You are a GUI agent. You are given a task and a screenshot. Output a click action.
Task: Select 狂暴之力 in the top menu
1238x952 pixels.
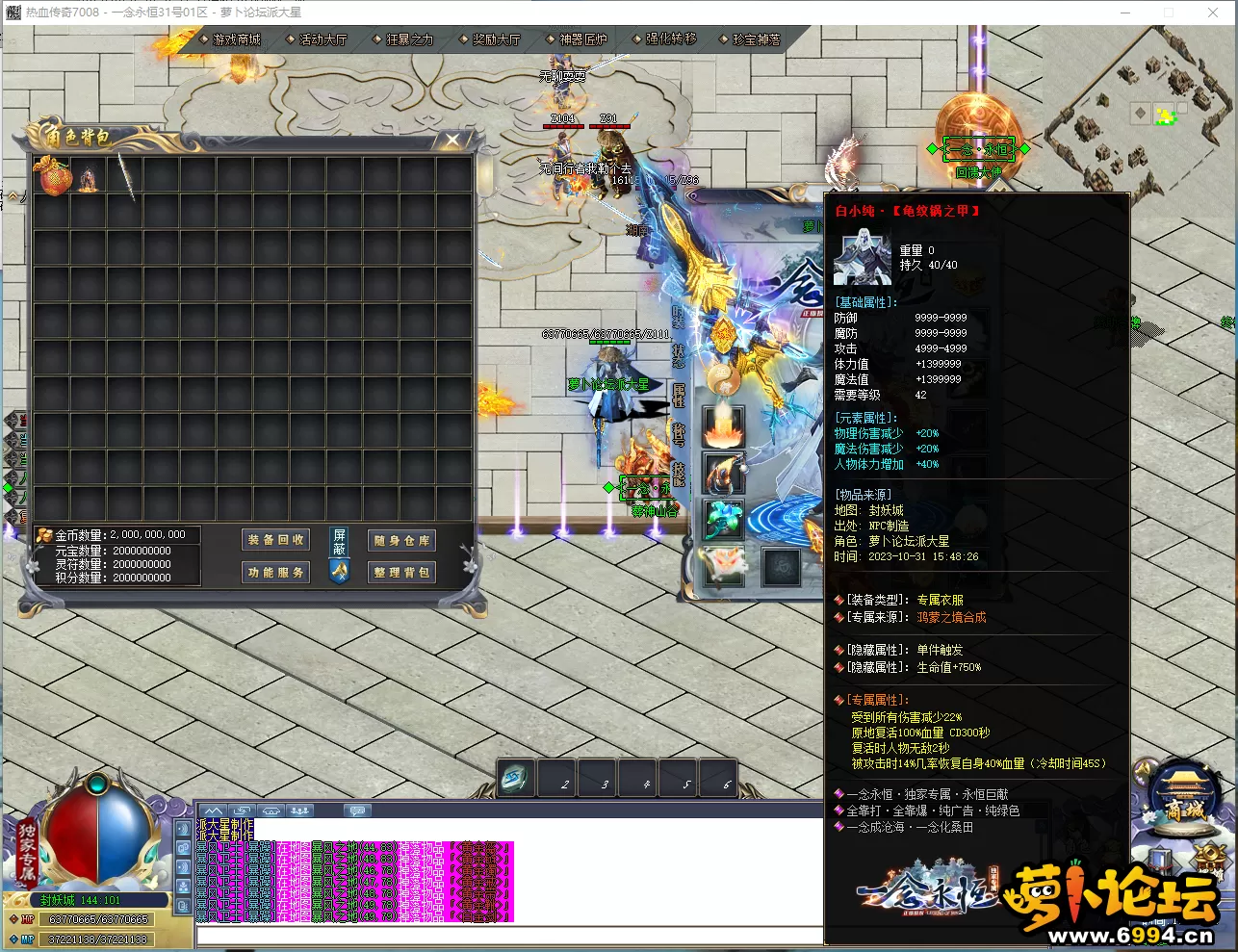click(409, 39)
